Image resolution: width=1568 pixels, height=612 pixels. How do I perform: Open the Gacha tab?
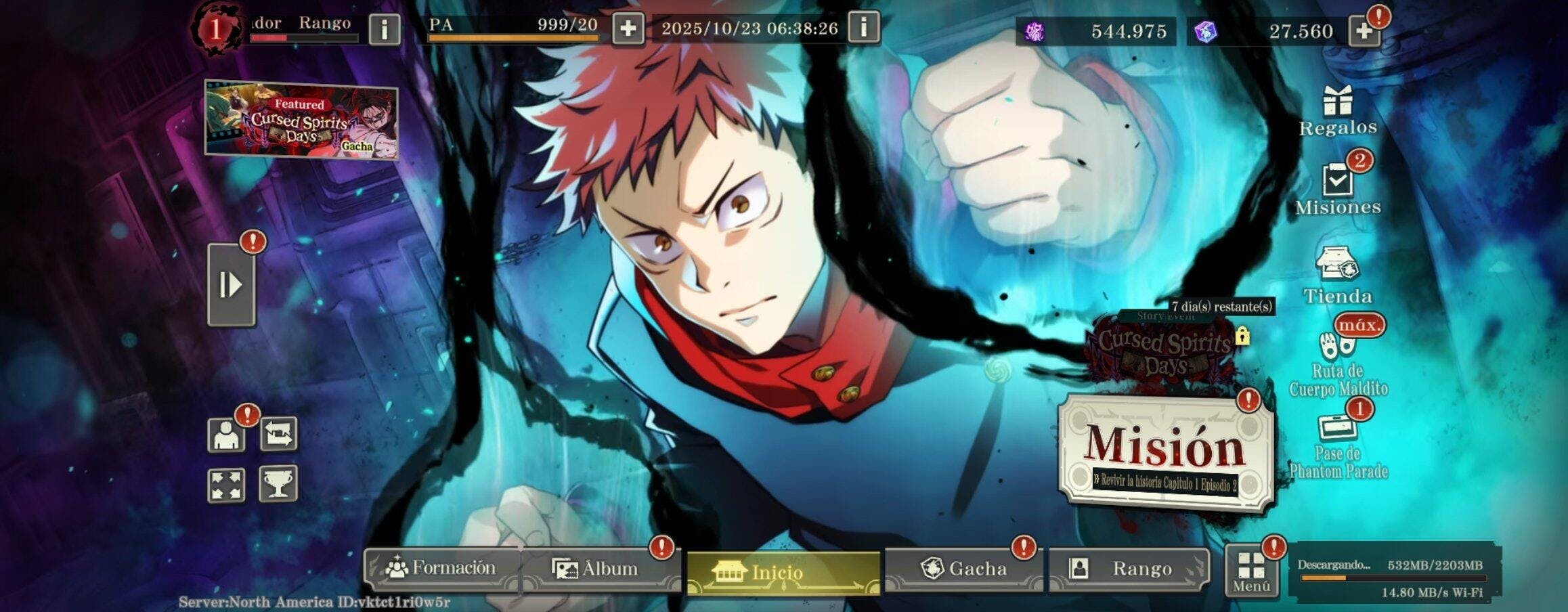963,569
